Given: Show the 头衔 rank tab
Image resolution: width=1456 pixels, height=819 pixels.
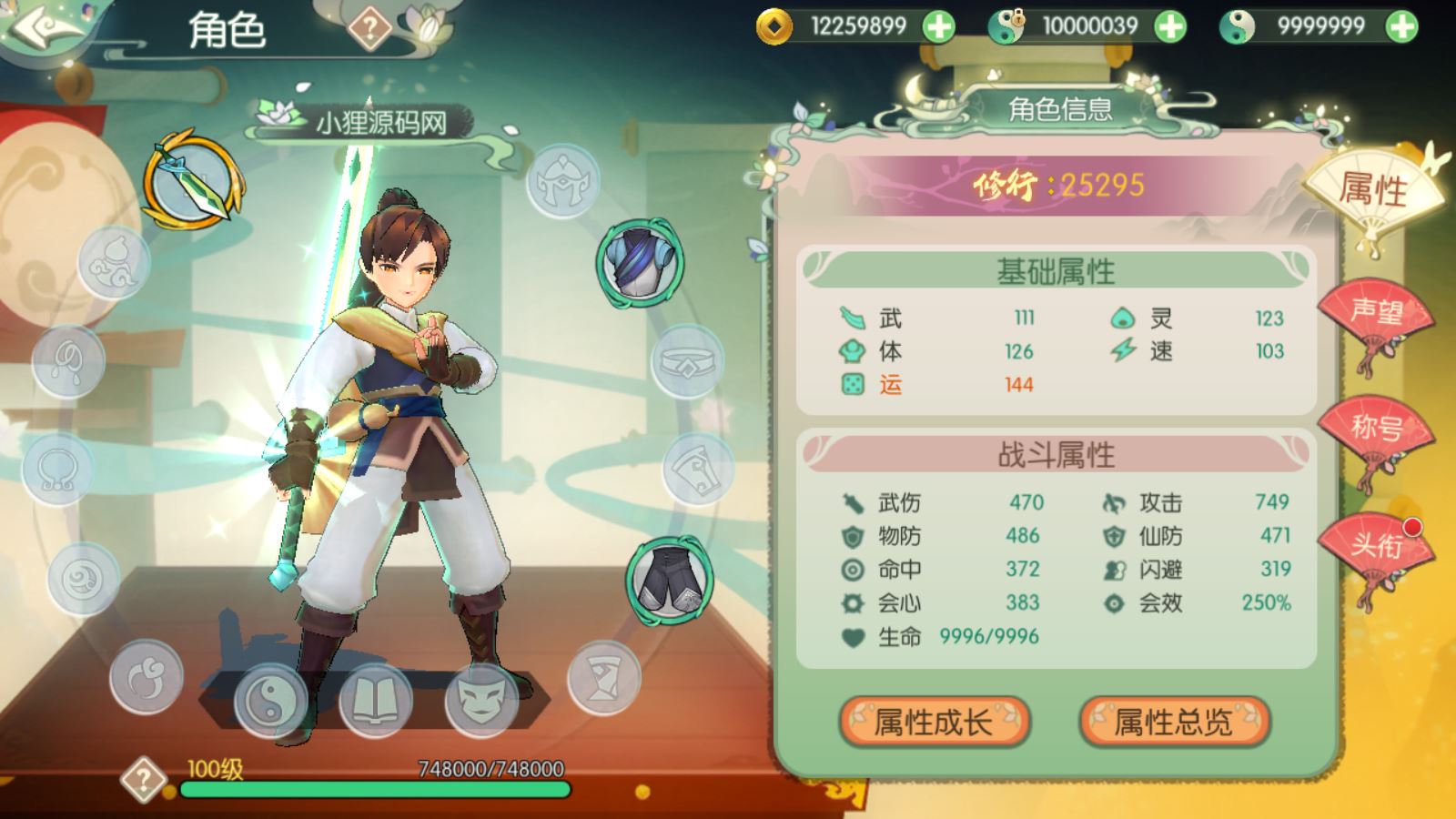Looking at the screenshot, I should tap(1375, 546).
